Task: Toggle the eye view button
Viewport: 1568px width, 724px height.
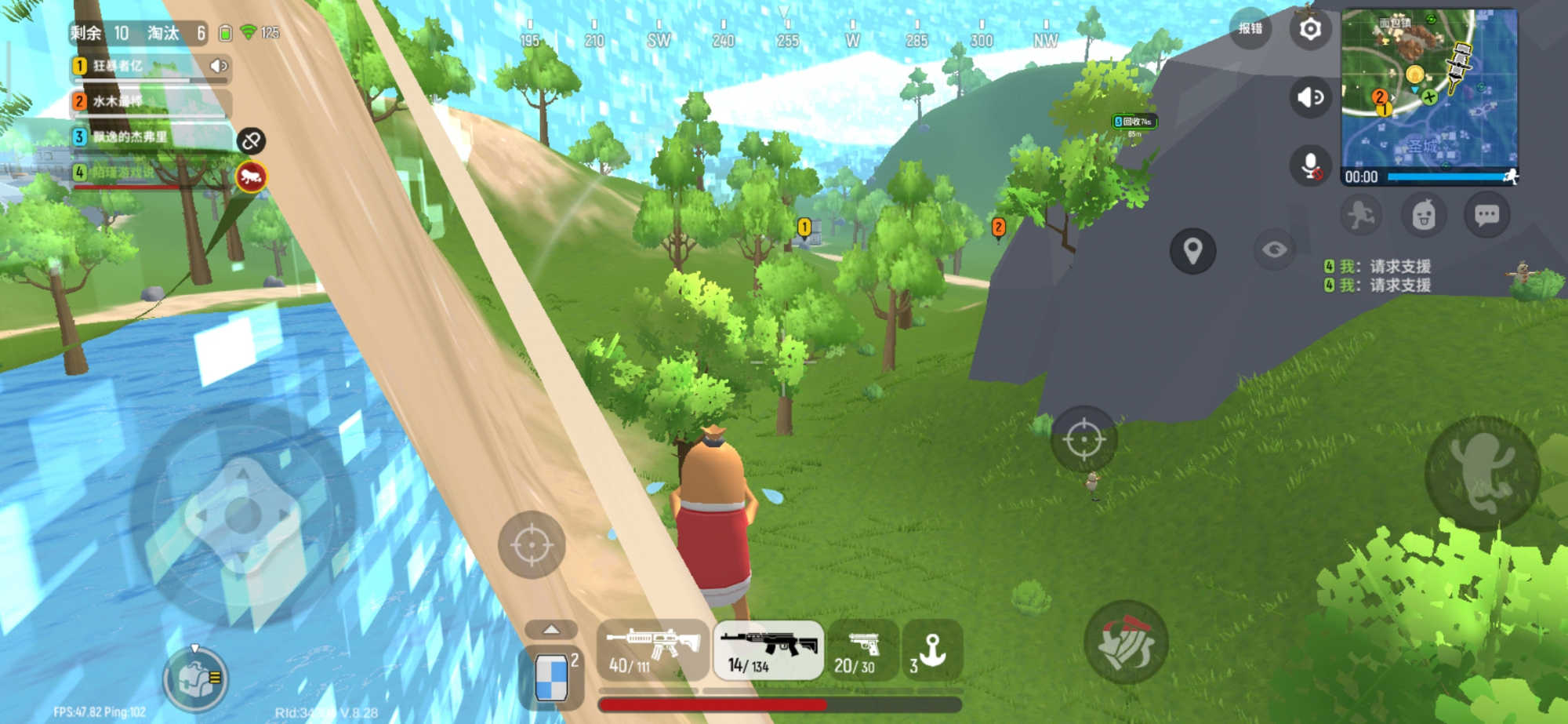Action: 1275,249
